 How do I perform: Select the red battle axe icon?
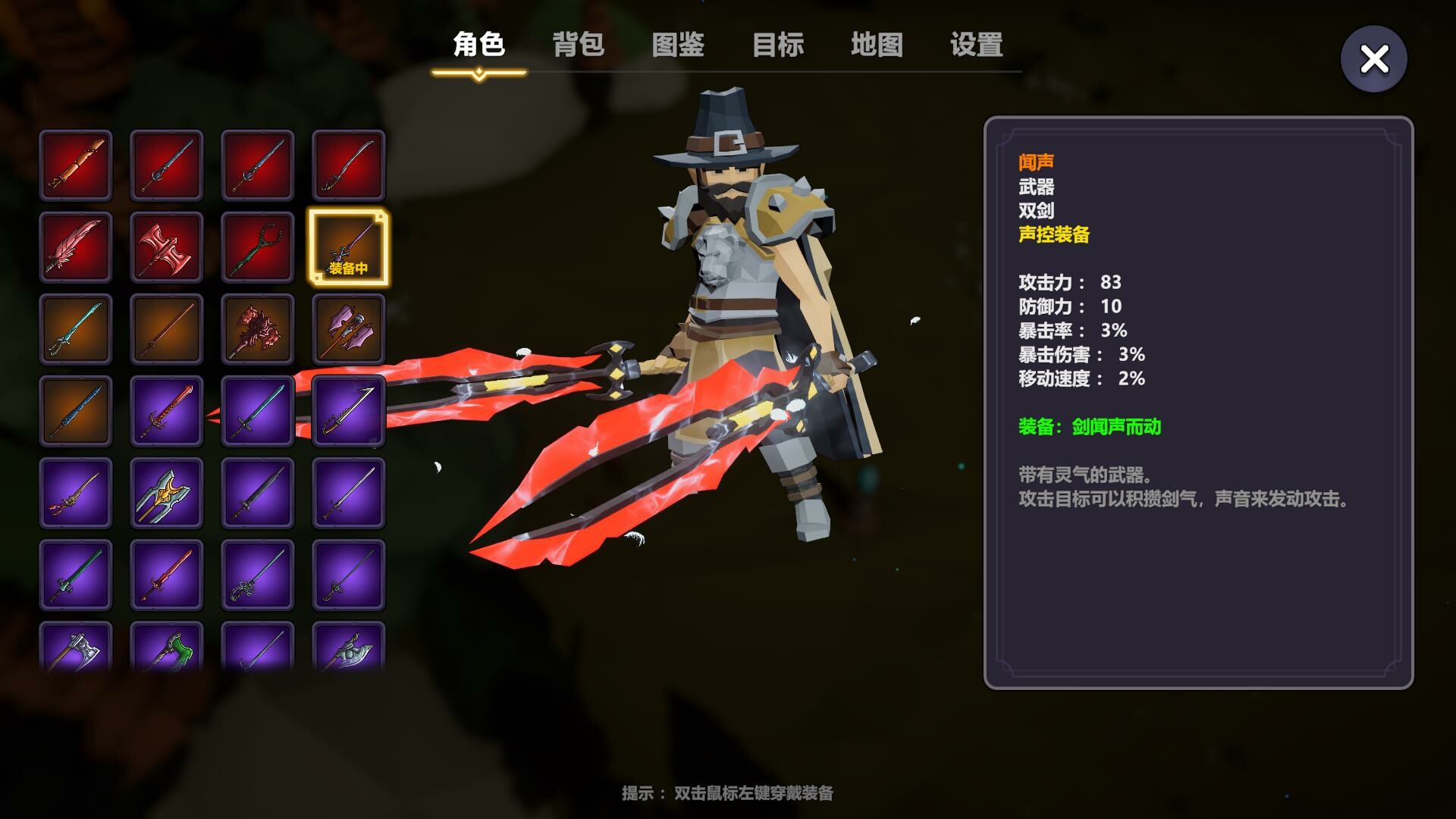coord(167,246)
